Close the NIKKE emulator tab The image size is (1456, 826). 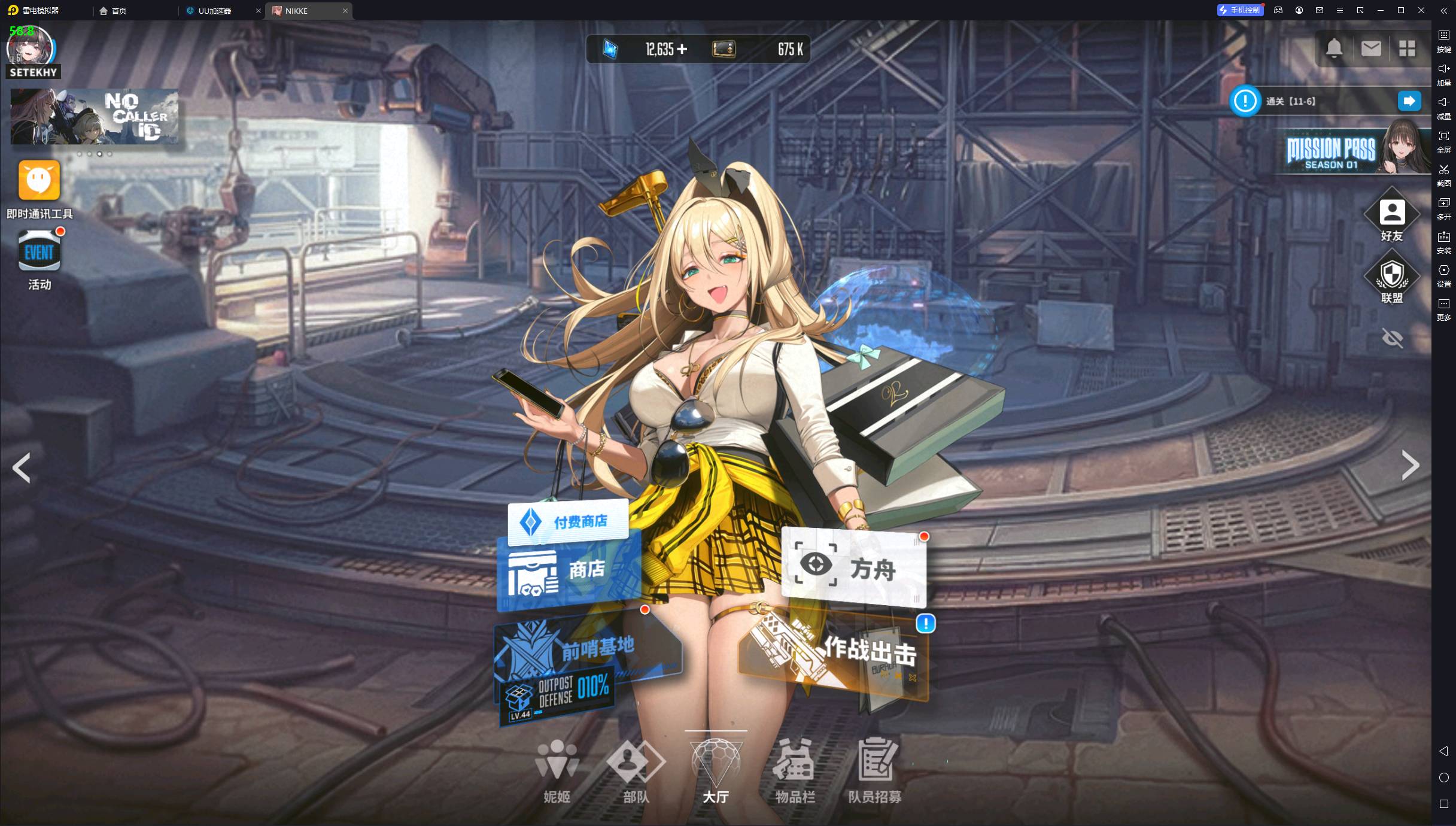(345, 11)
